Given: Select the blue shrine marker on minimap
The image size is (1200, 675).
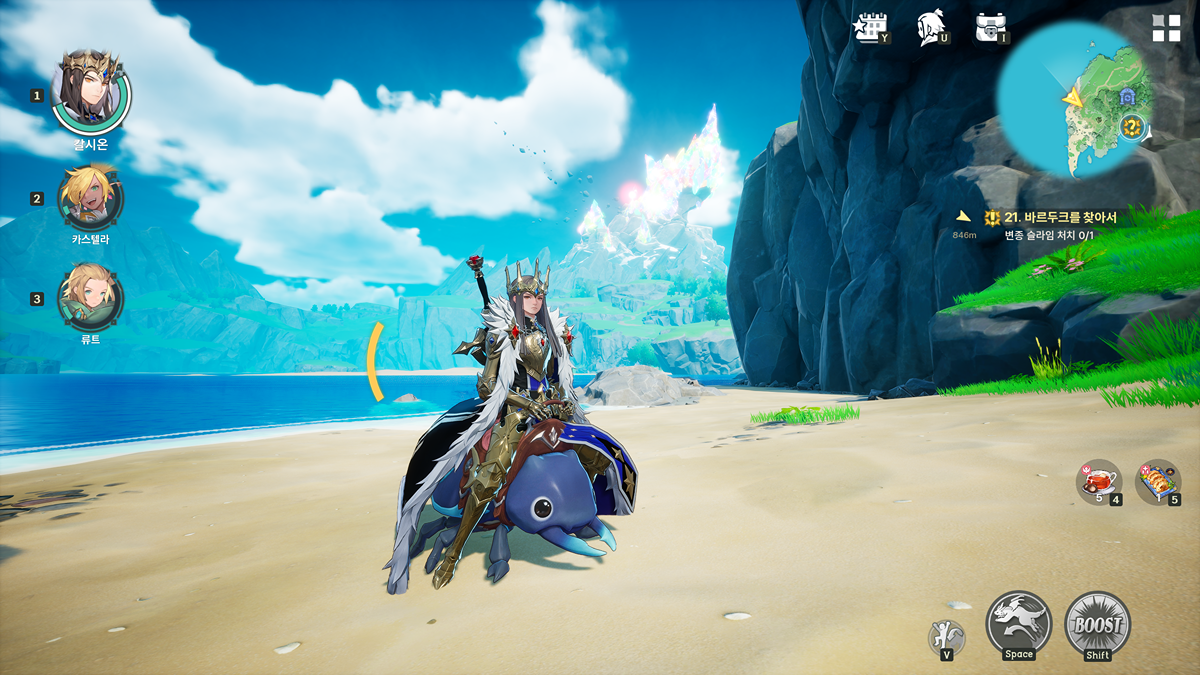Looking at the screenshot, I should (x=1128, y=97).
